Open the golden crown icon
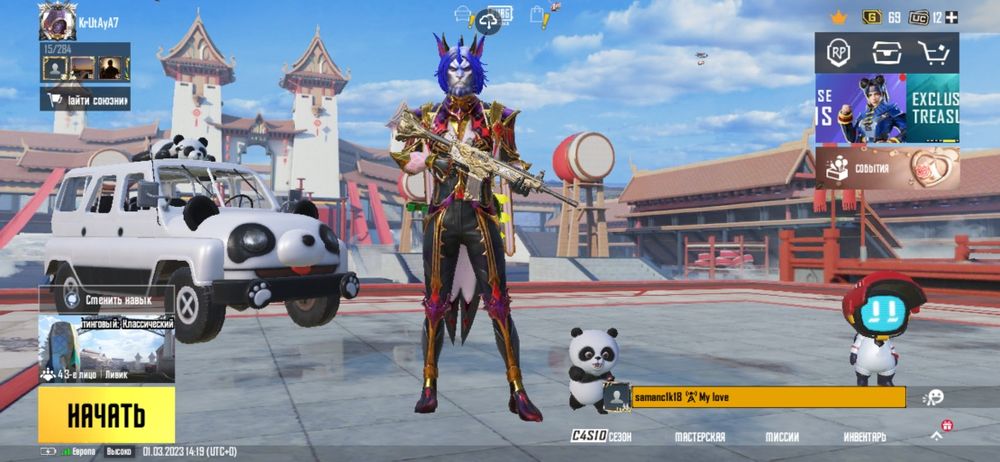 click(x=838, y=17)
